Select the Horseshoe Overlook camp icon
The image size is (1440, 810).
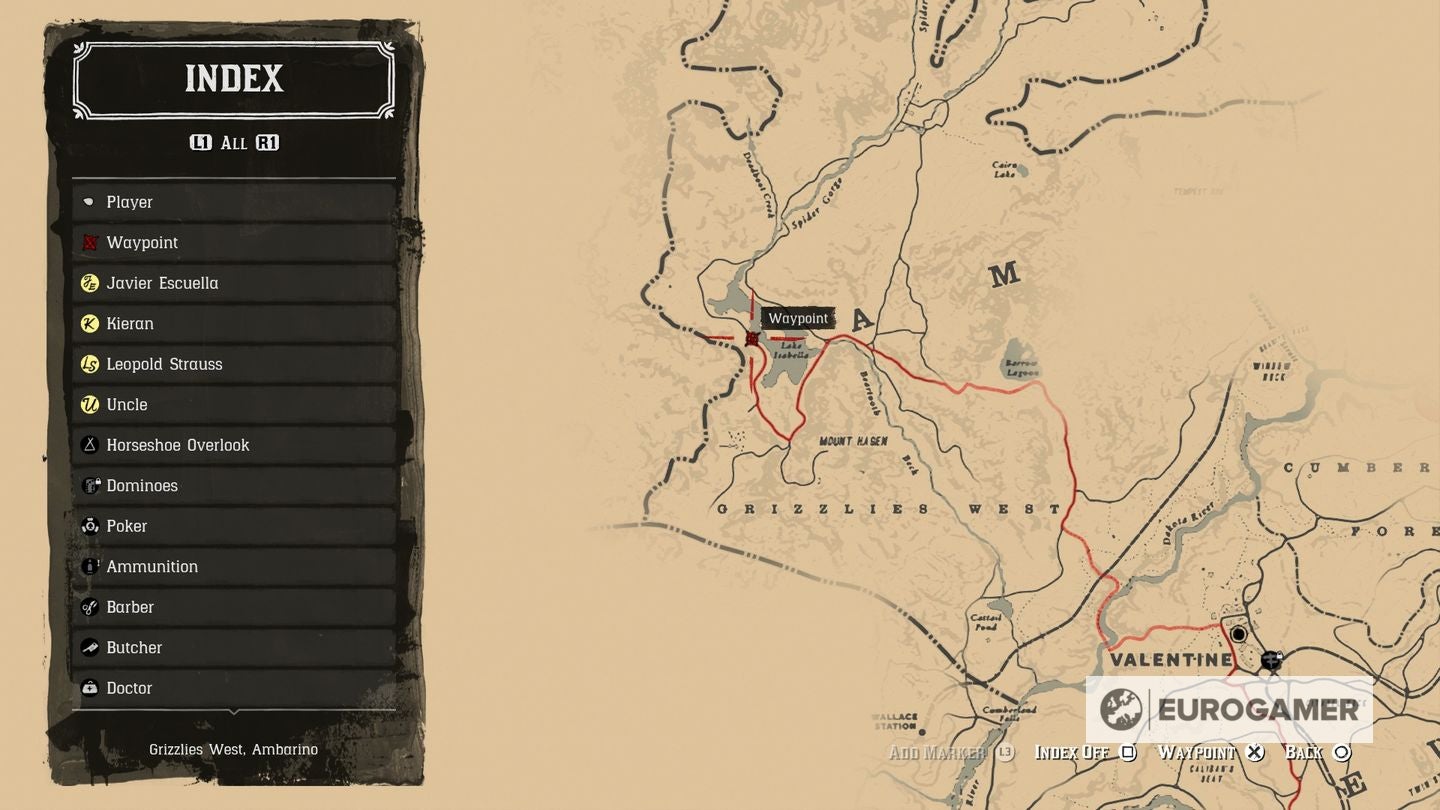point(90,445)
